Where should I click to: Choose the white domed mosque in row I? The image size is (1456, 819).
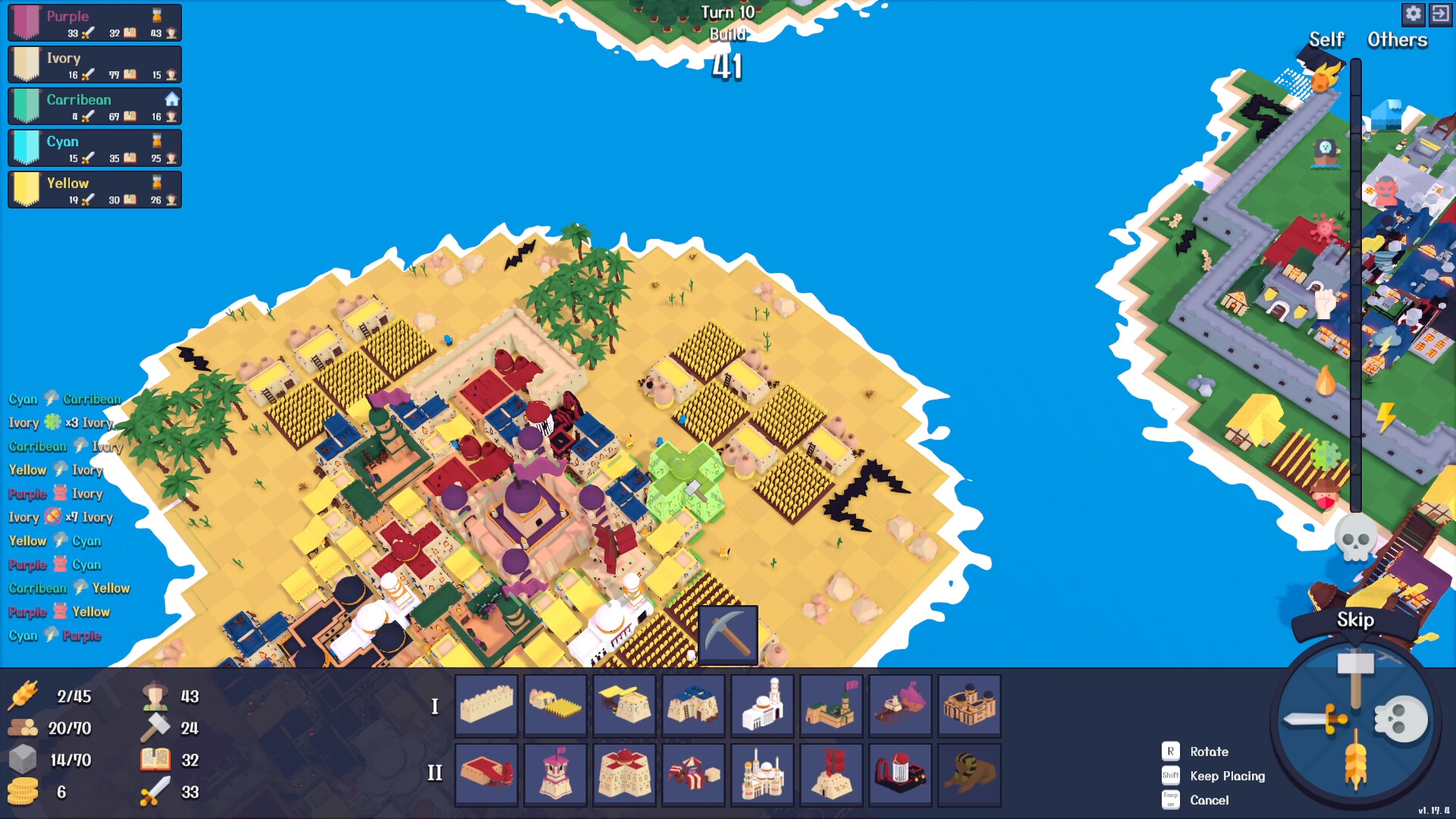pos(762,705)
